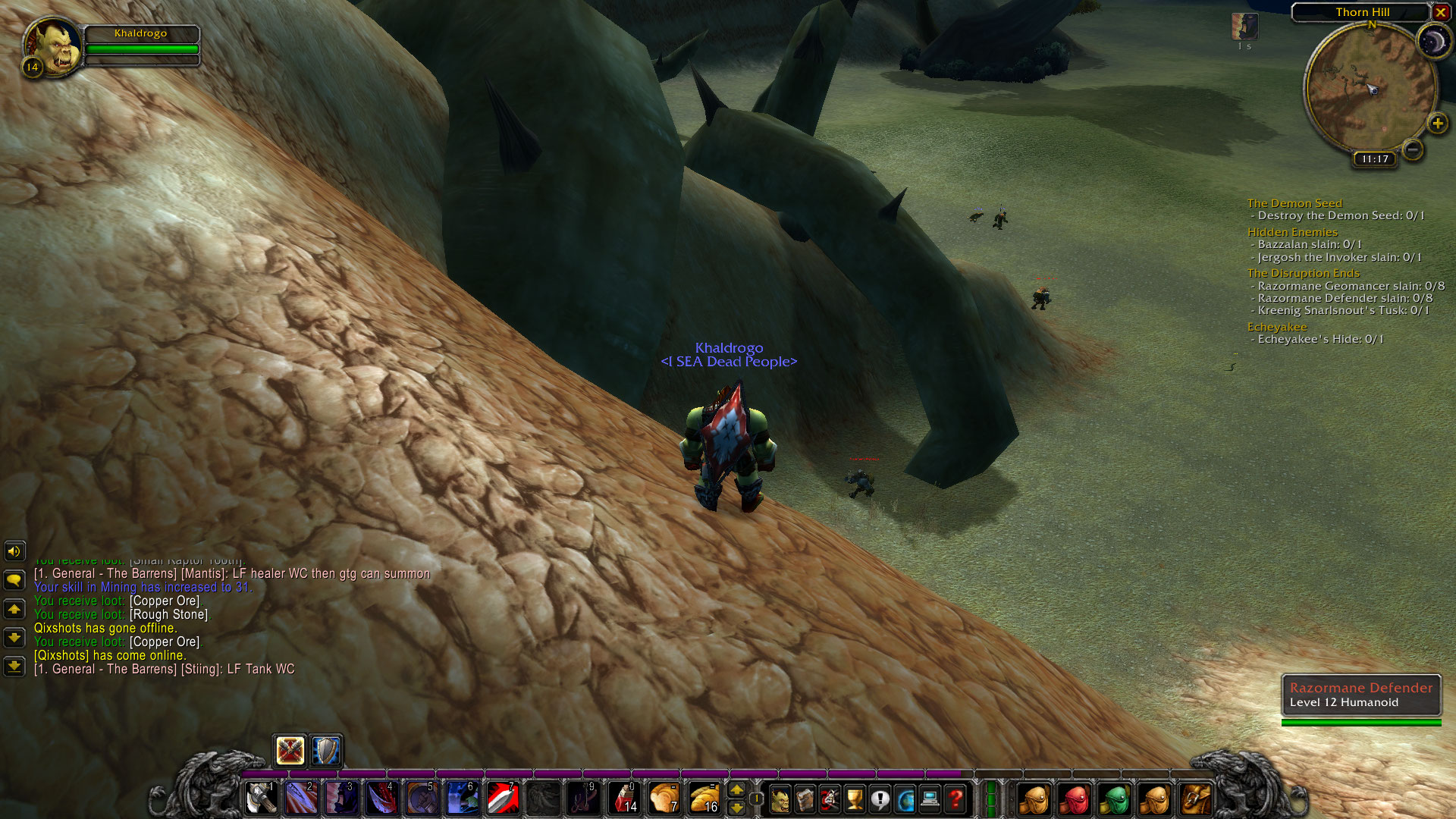Select The Disruption Ends quest entry

coord(1302,273)
